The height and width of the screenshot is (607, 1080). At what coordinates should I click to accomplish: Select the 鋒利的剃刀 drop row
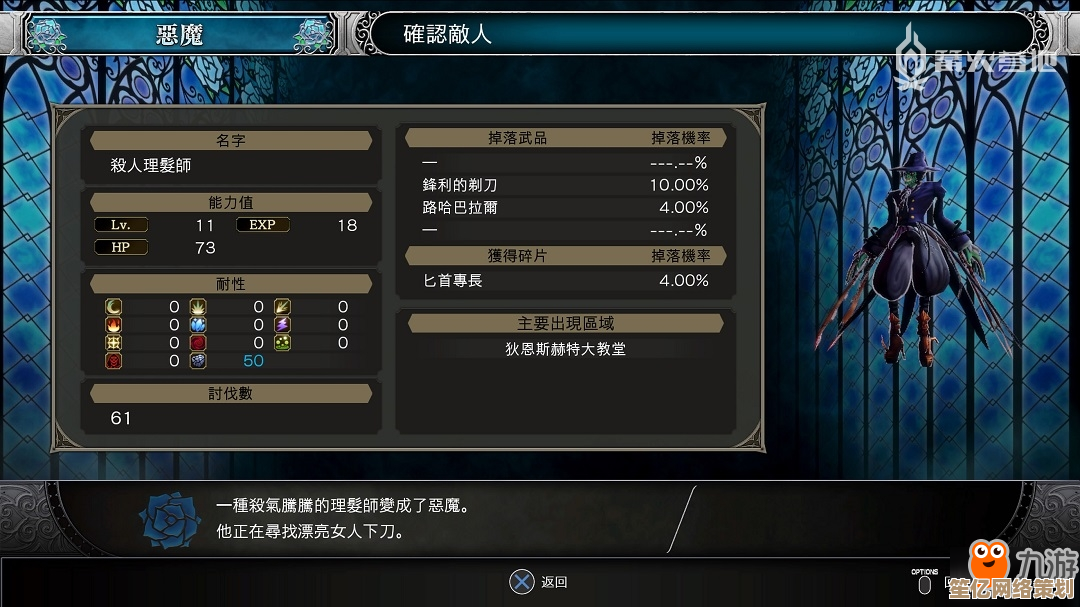(x=565, y=185)
